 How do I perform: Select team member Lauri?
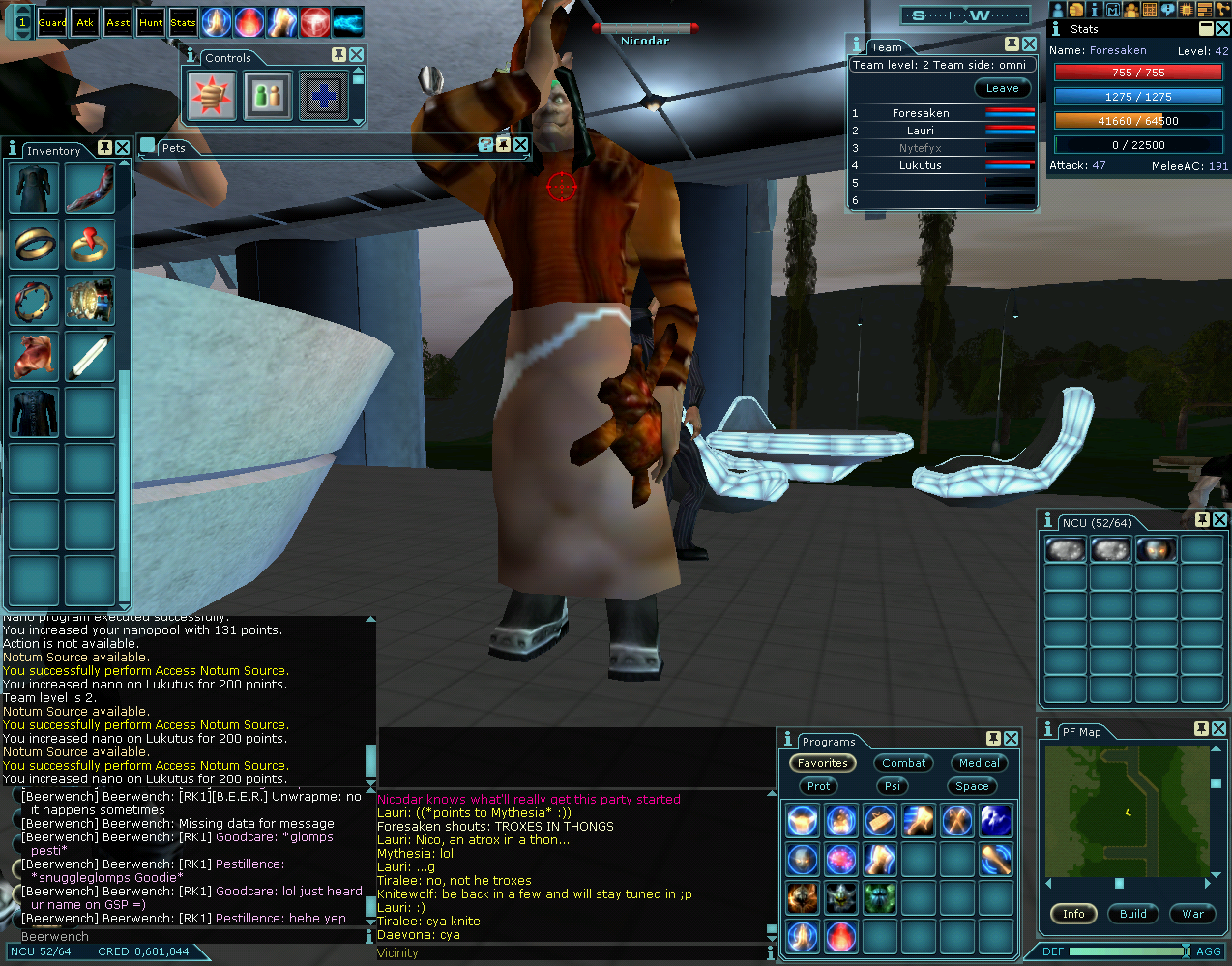point(920,131)
